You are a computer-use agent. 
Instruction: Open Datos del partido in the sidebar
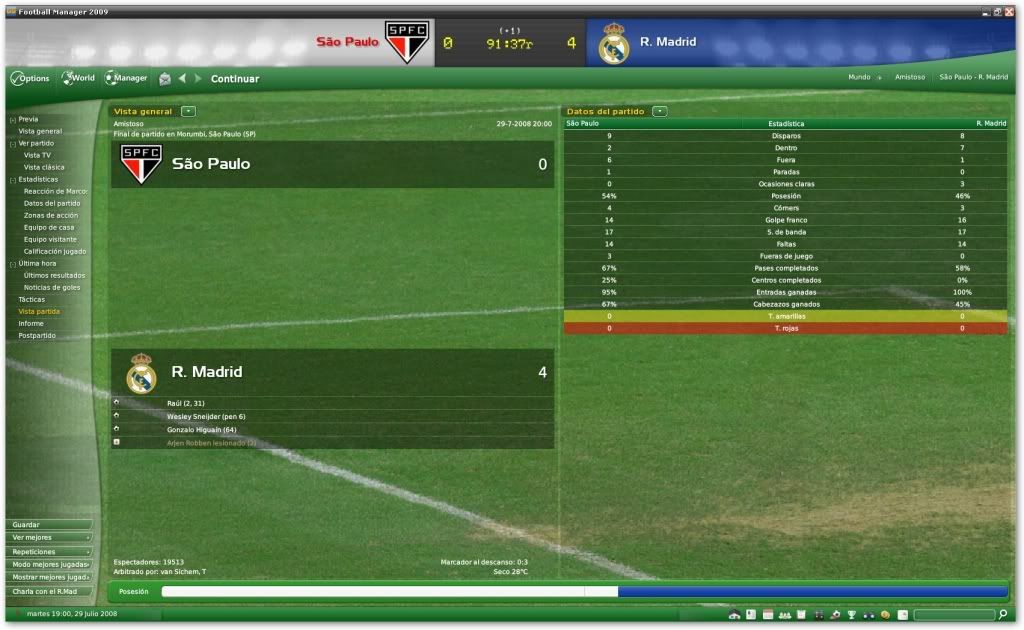click(x=52, y=203)
